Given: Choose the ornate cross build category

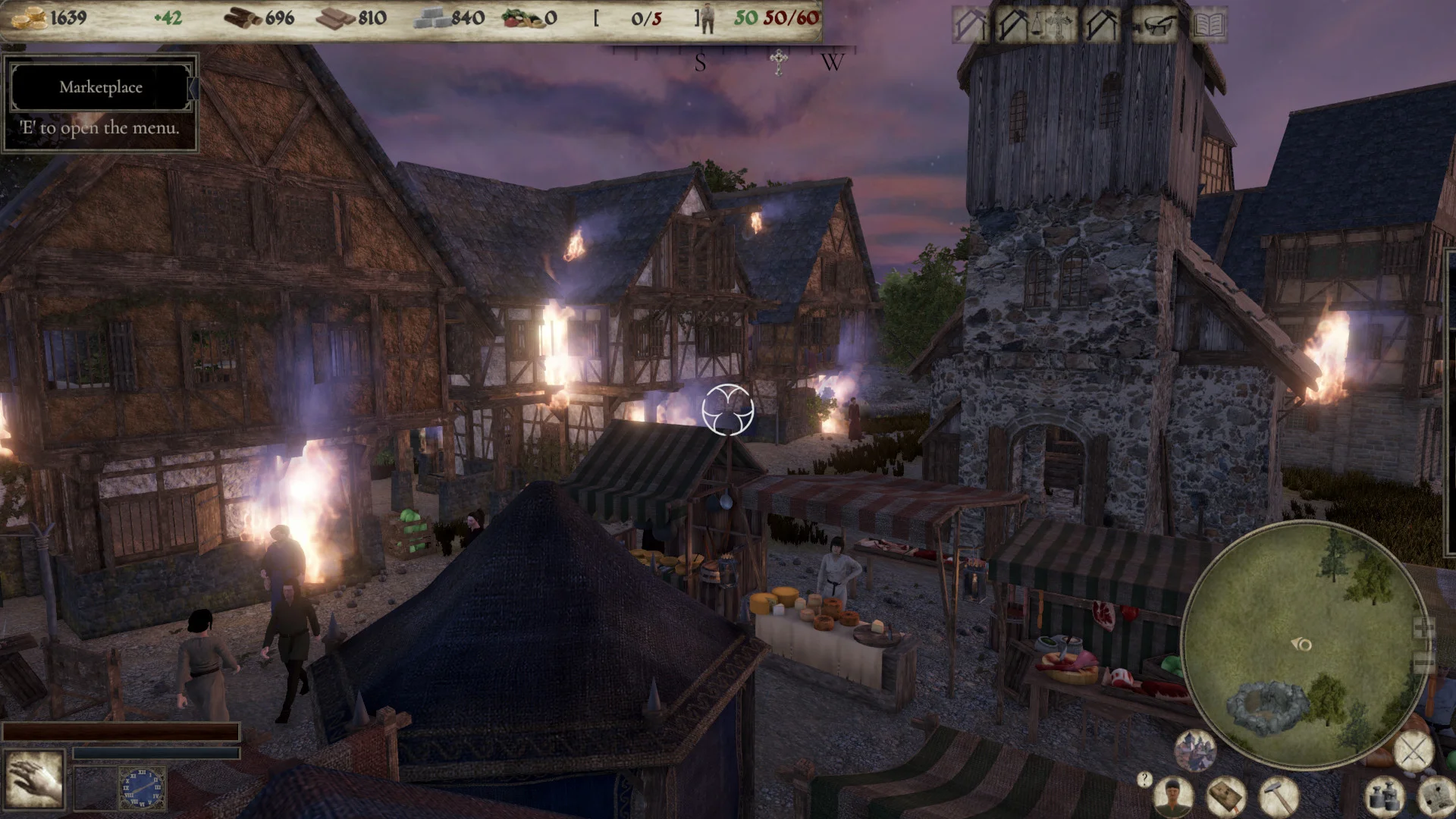Looking at the screenshot, I should click(1057, 27).
